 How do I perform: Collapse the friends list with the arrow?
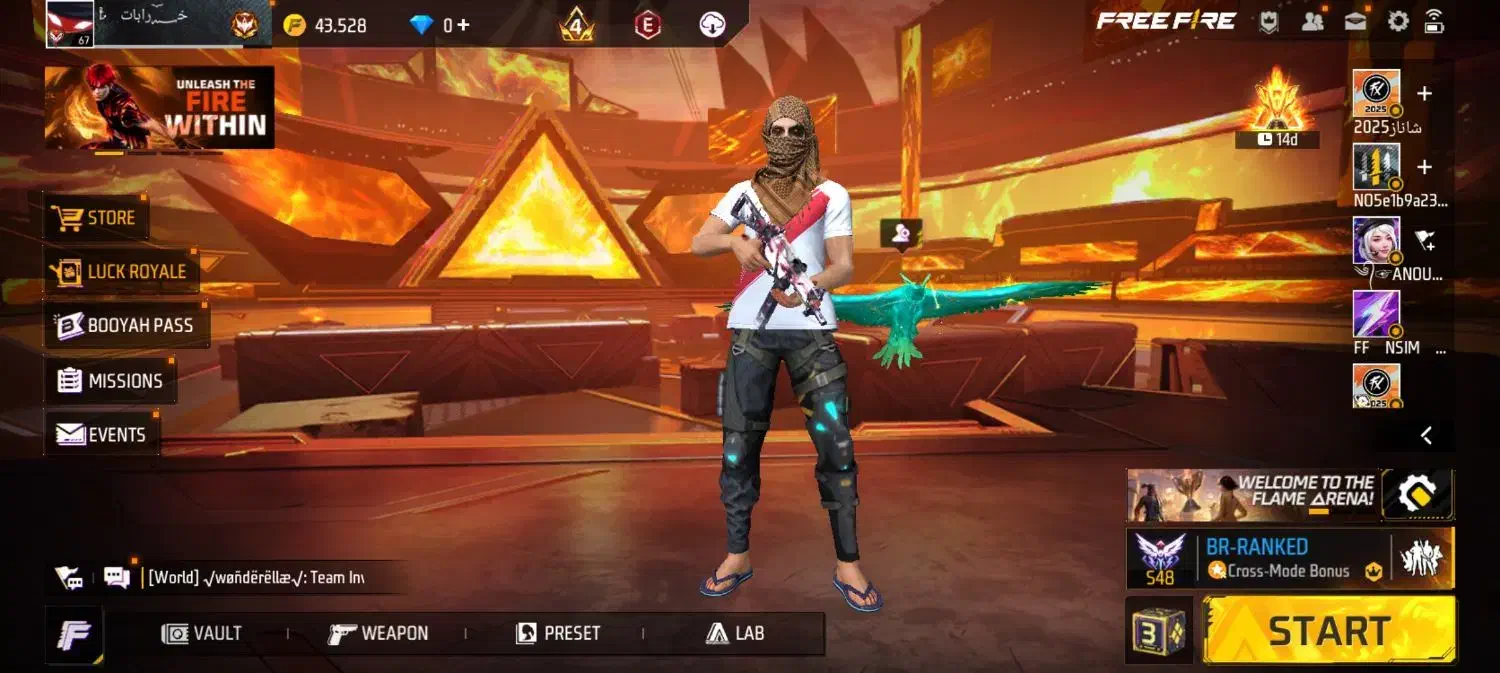tap(1427, 435)
